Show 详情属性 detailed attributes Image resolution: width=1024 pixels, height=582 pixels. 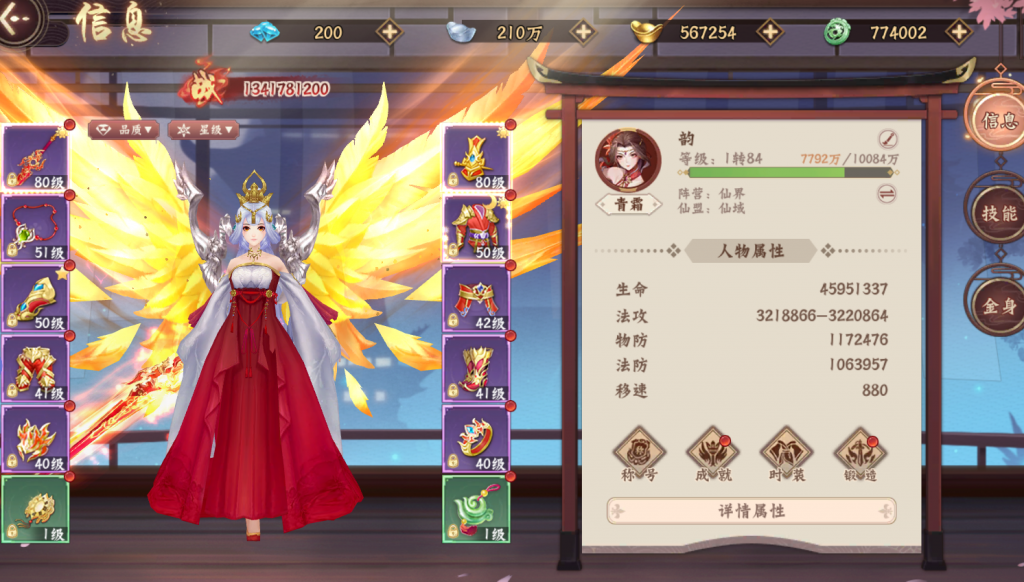tap(751, 511)
